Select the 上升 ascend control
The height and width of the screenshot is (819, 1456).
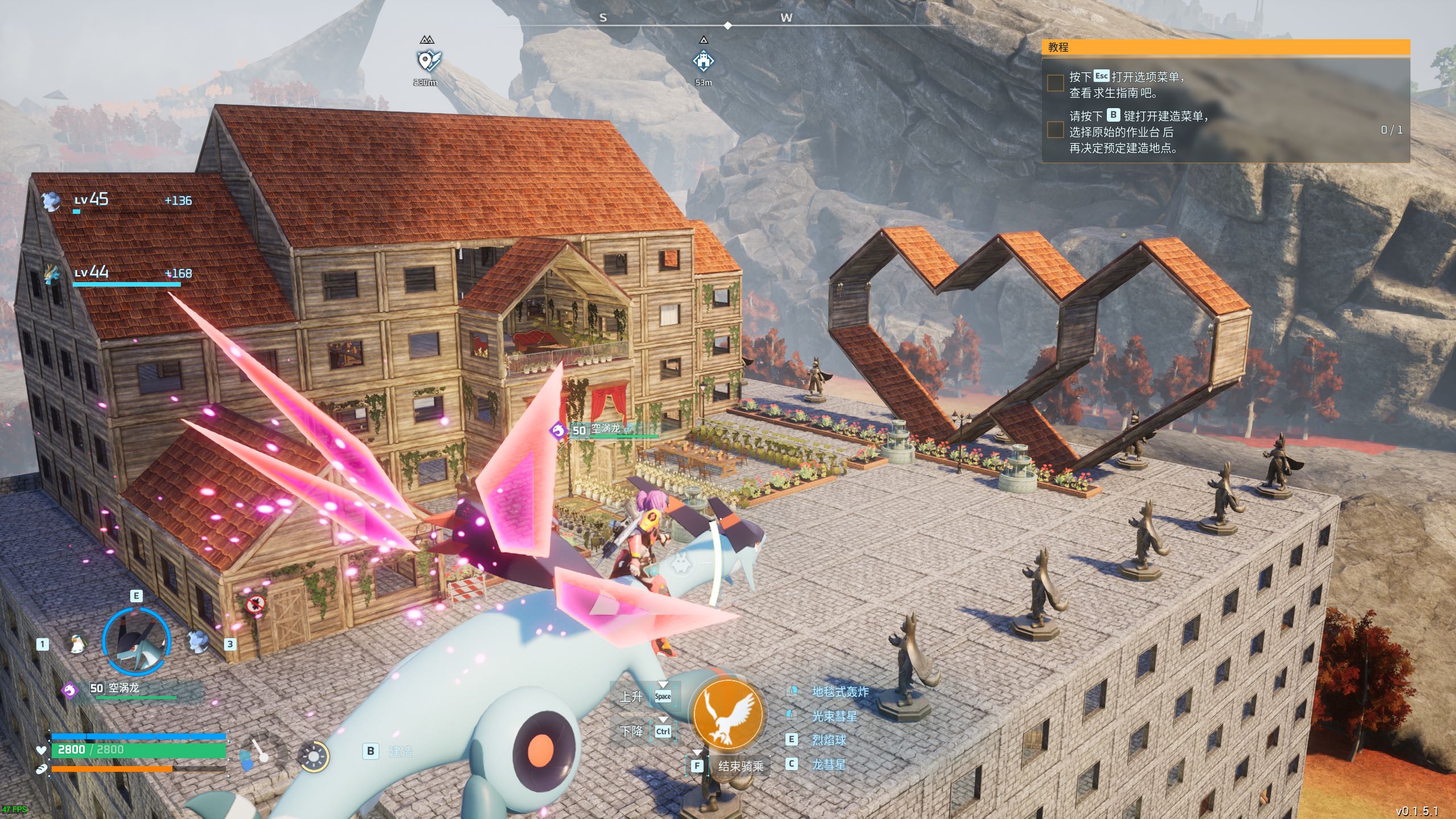click(x=631, y=696)
